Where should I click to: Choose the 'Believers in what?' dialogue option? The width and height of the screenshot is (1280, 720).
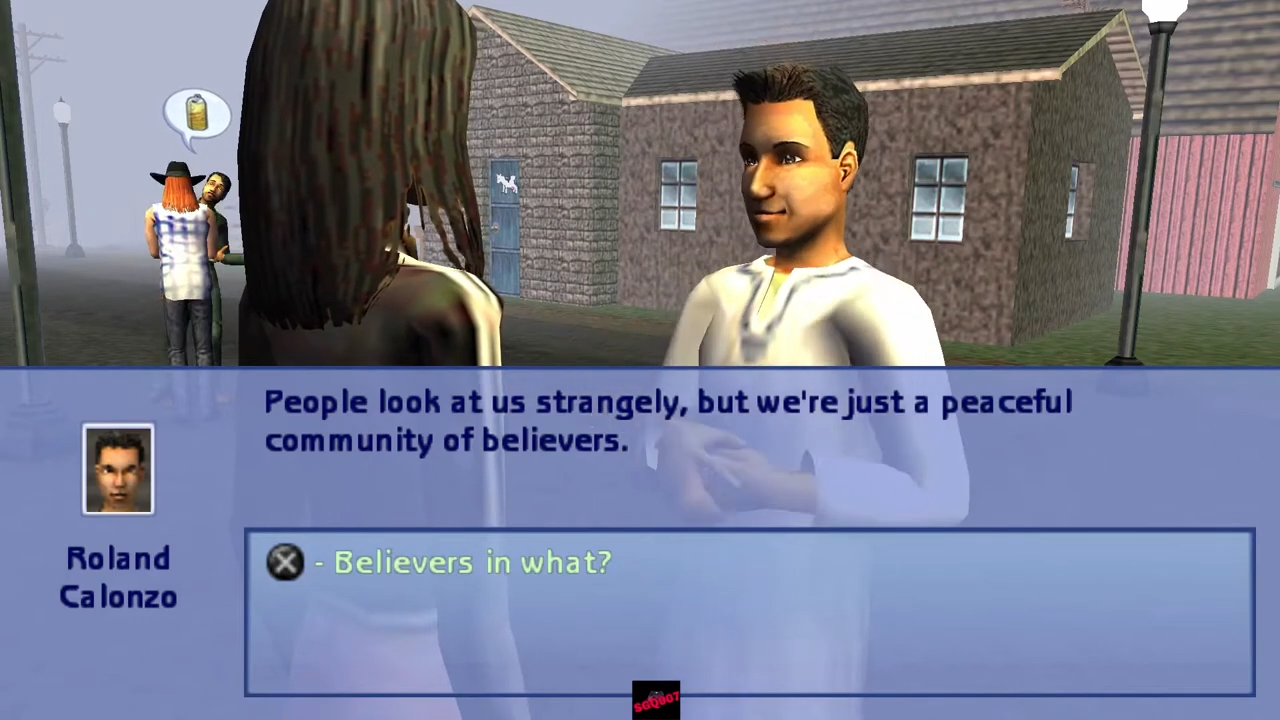tap(472, 562)
